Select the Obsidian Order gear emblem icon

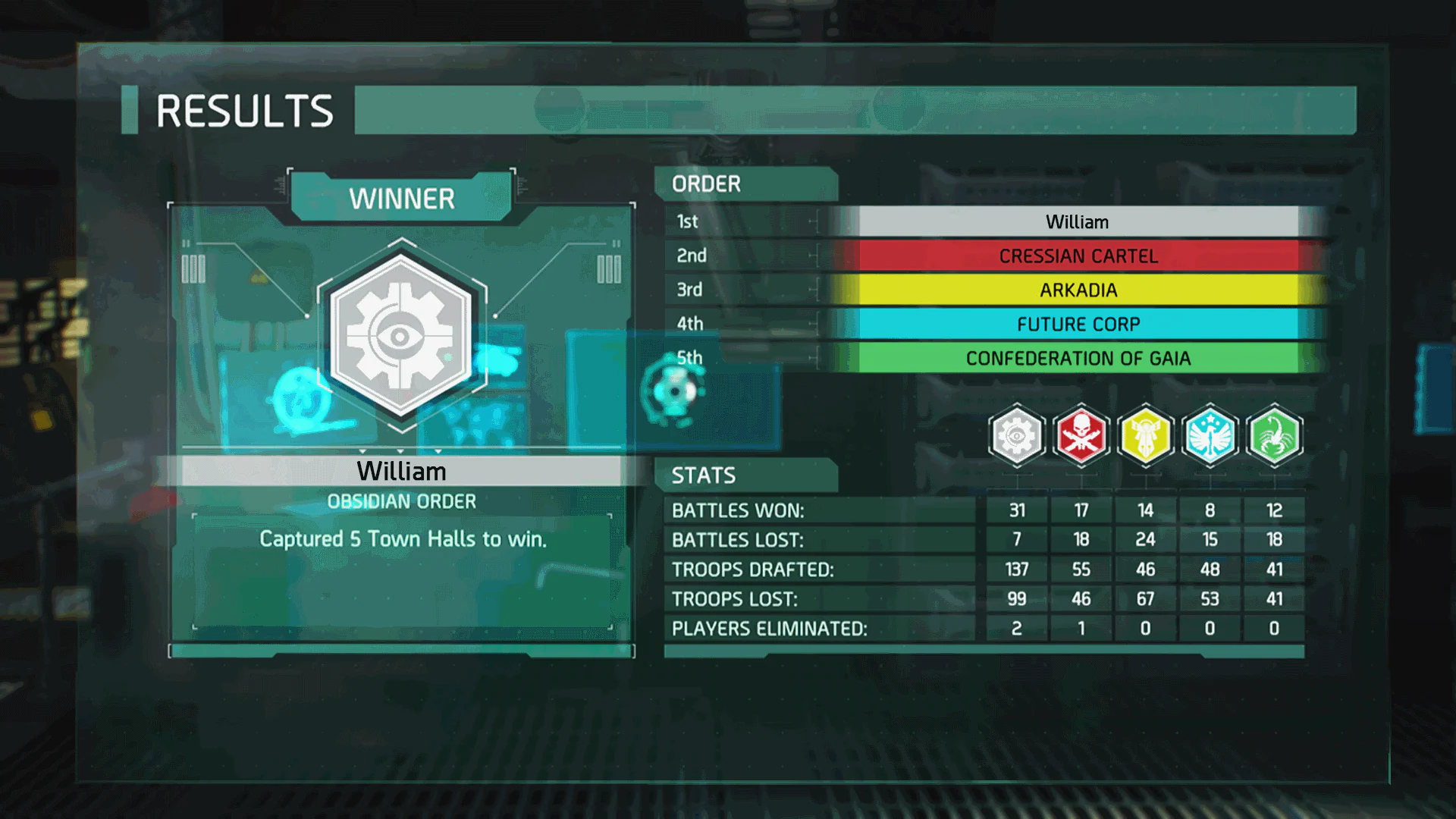point(1016,435)
